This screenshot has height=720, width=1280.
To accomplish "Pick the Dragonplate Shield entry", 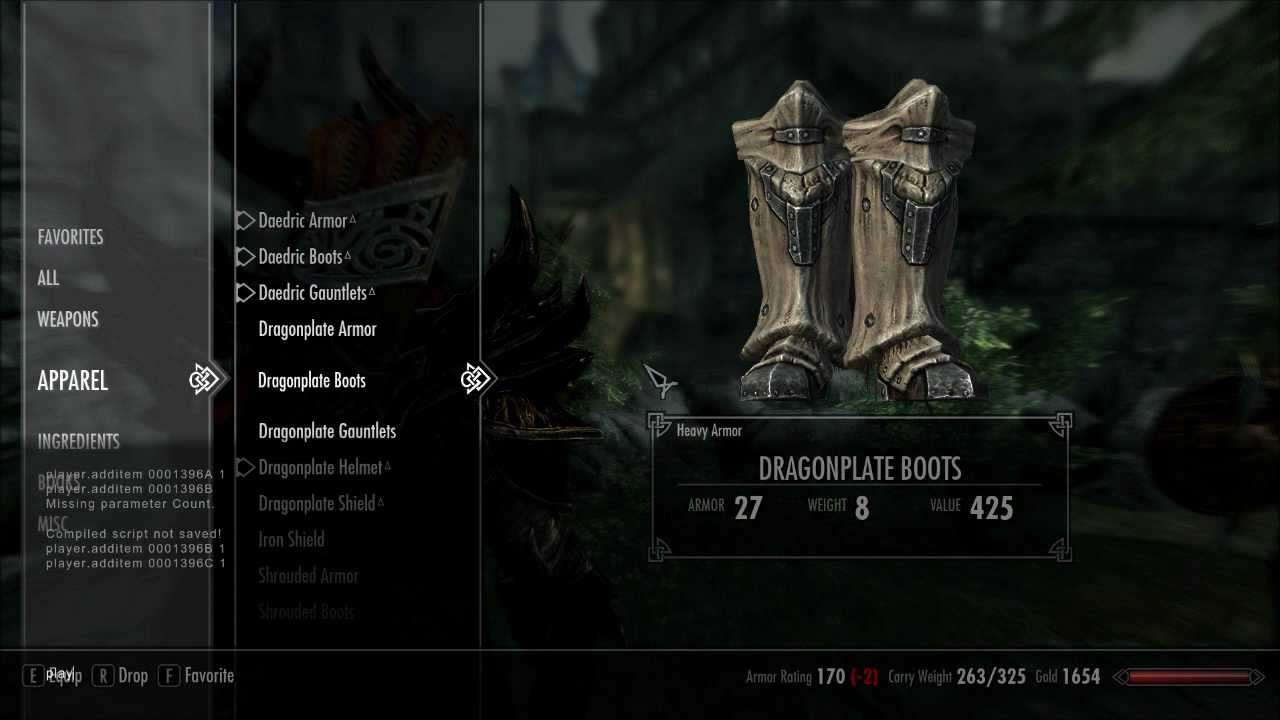I will 317,503.
